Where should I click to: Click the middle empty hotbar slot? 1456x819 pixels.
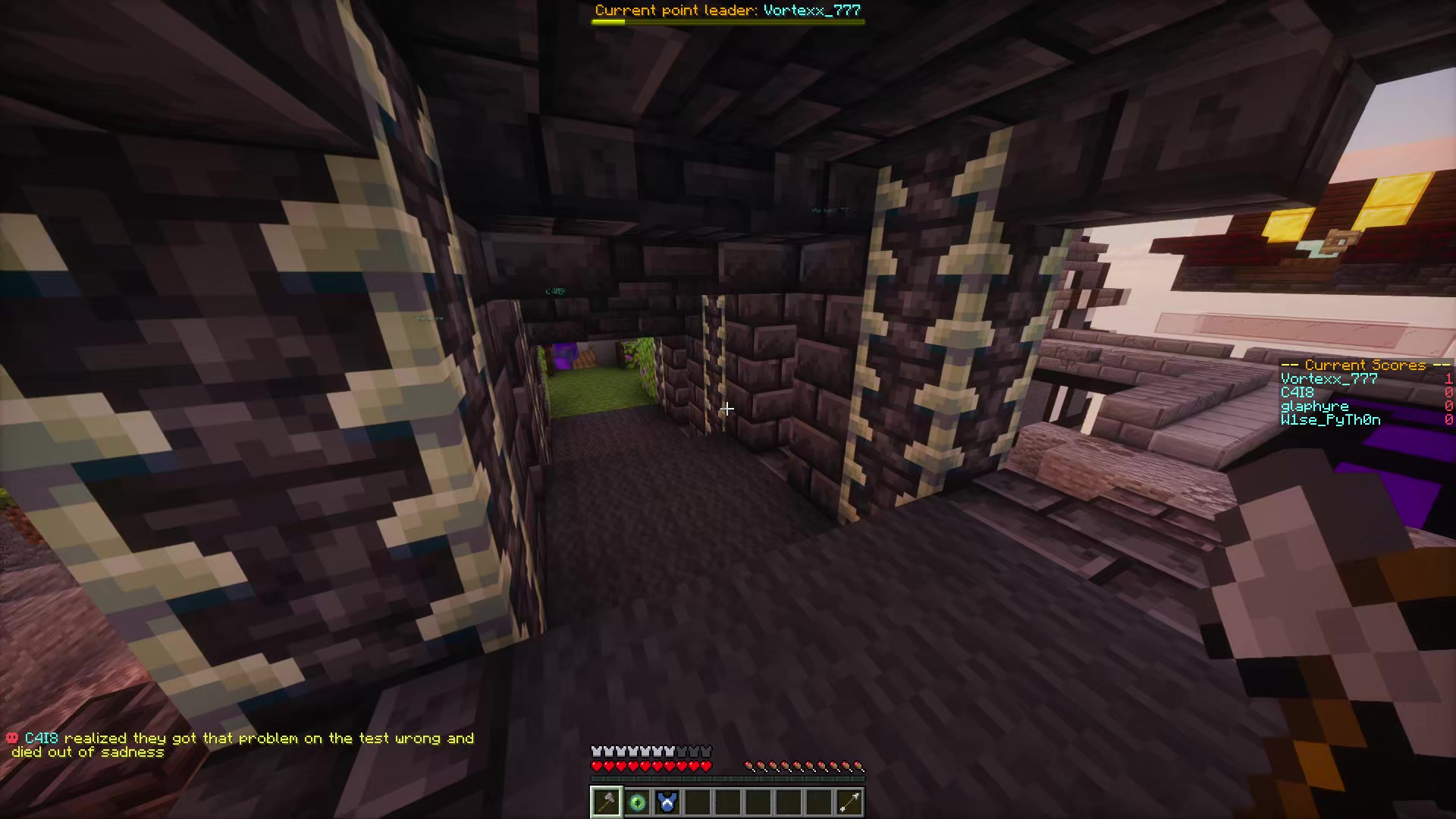[758, 802]
